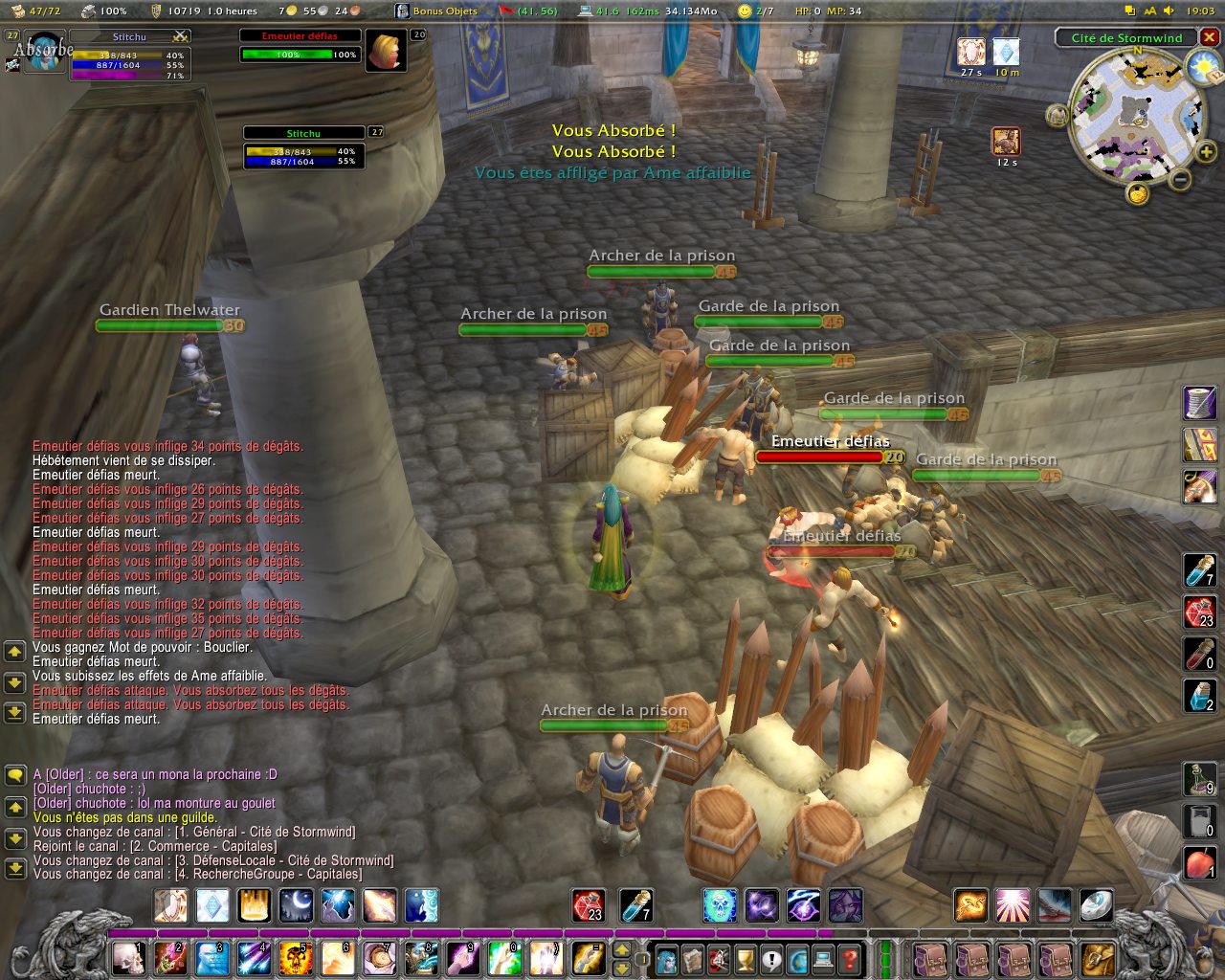Cast the flaming skull spell in slot 5
Viewport: 1225px width, 980px height.
click(x=296, y=957)
